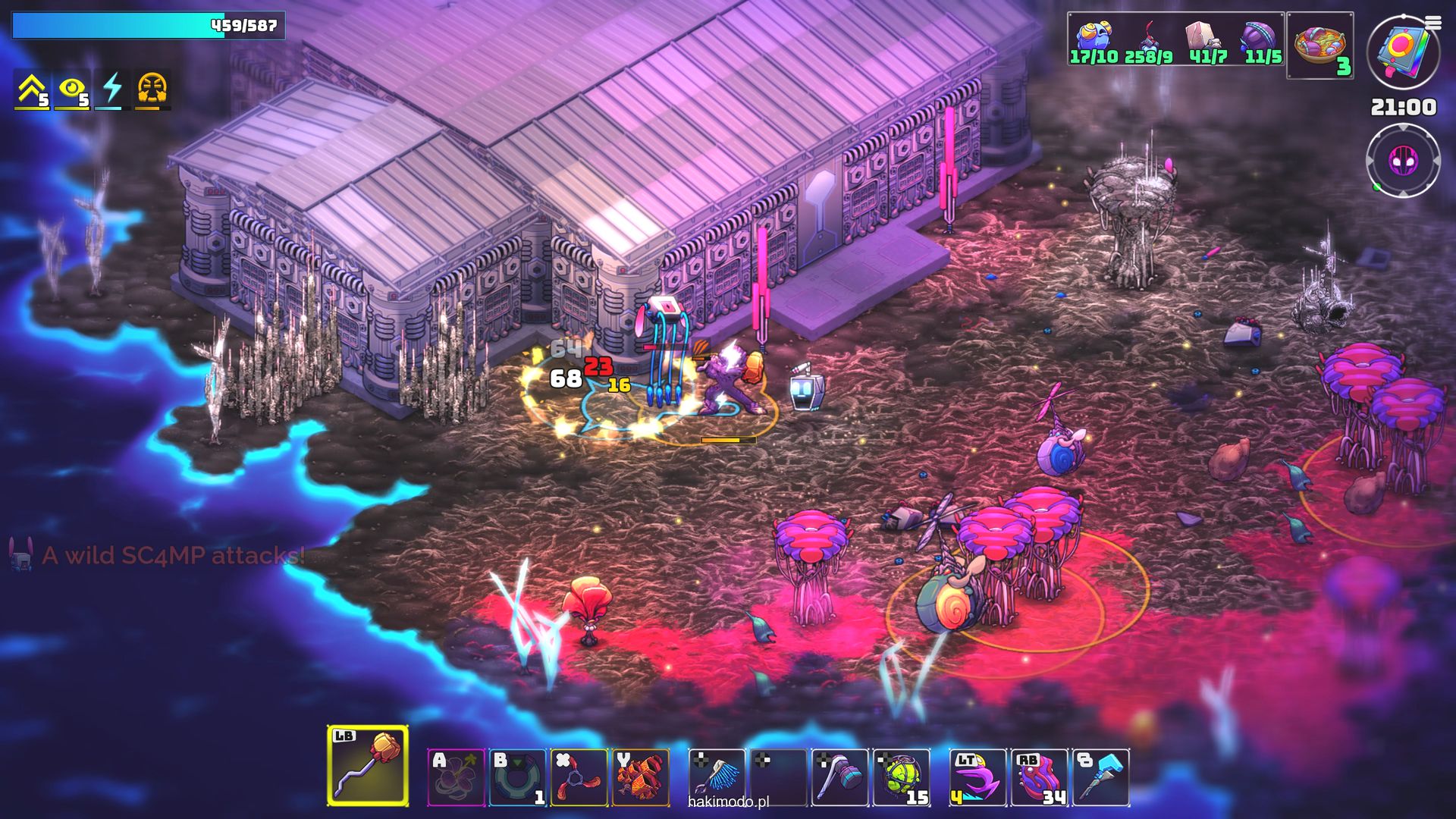
Task: Inspect the cyan lightning bolt buff
Action: pos(112,90)
